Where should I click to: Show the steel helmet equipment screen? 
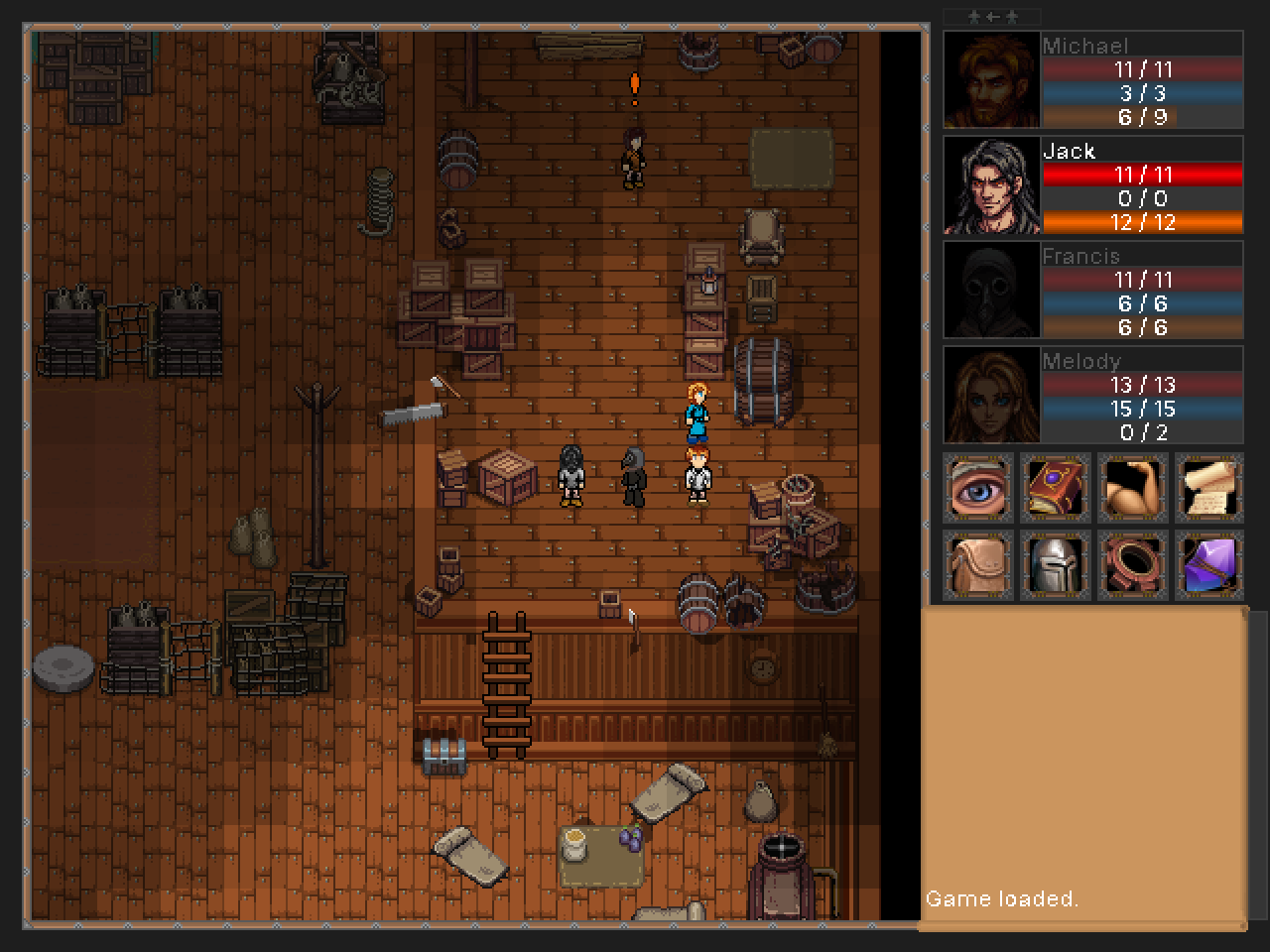coord(1056,565)
